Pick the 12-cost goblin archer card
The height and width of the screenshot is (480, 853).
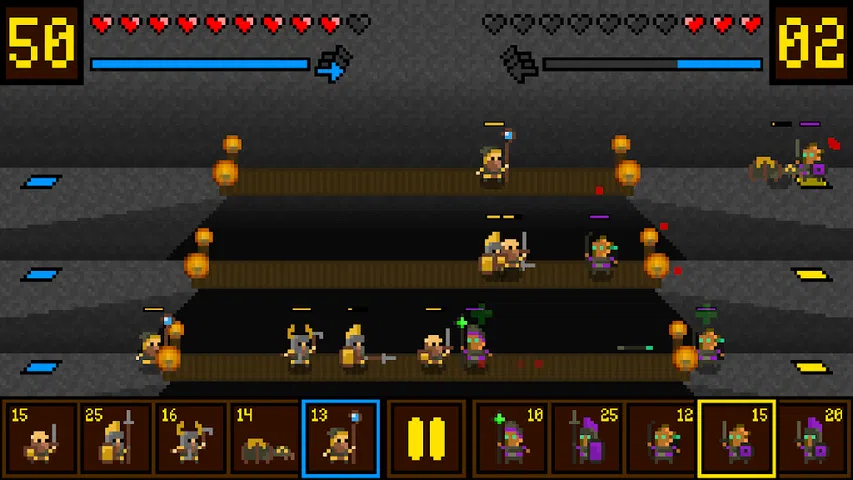(661, 438)
